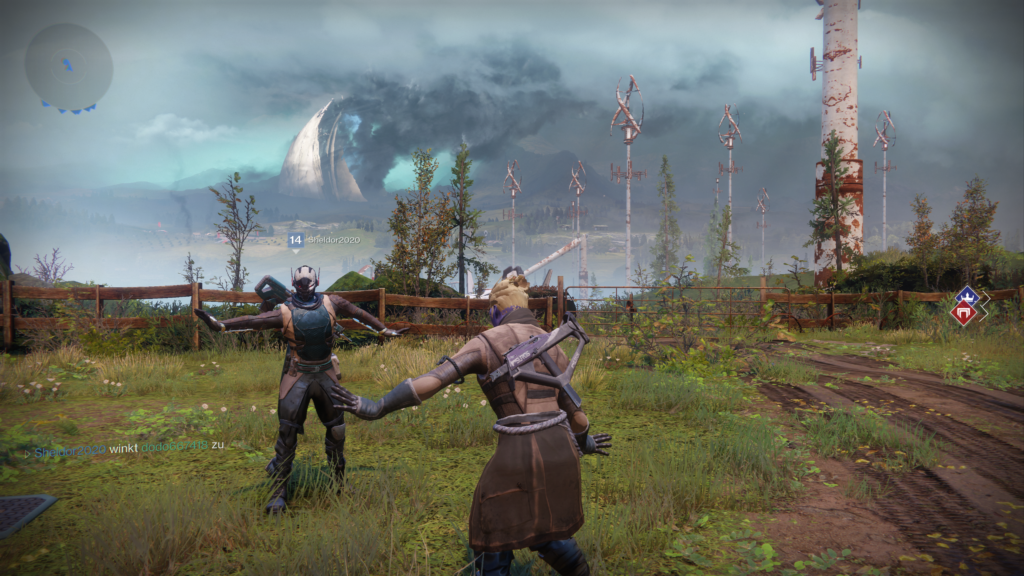Click the blue crown waypoint marker
The height and width of the screenshot is (576, 1024).
(x=968, y=297)
